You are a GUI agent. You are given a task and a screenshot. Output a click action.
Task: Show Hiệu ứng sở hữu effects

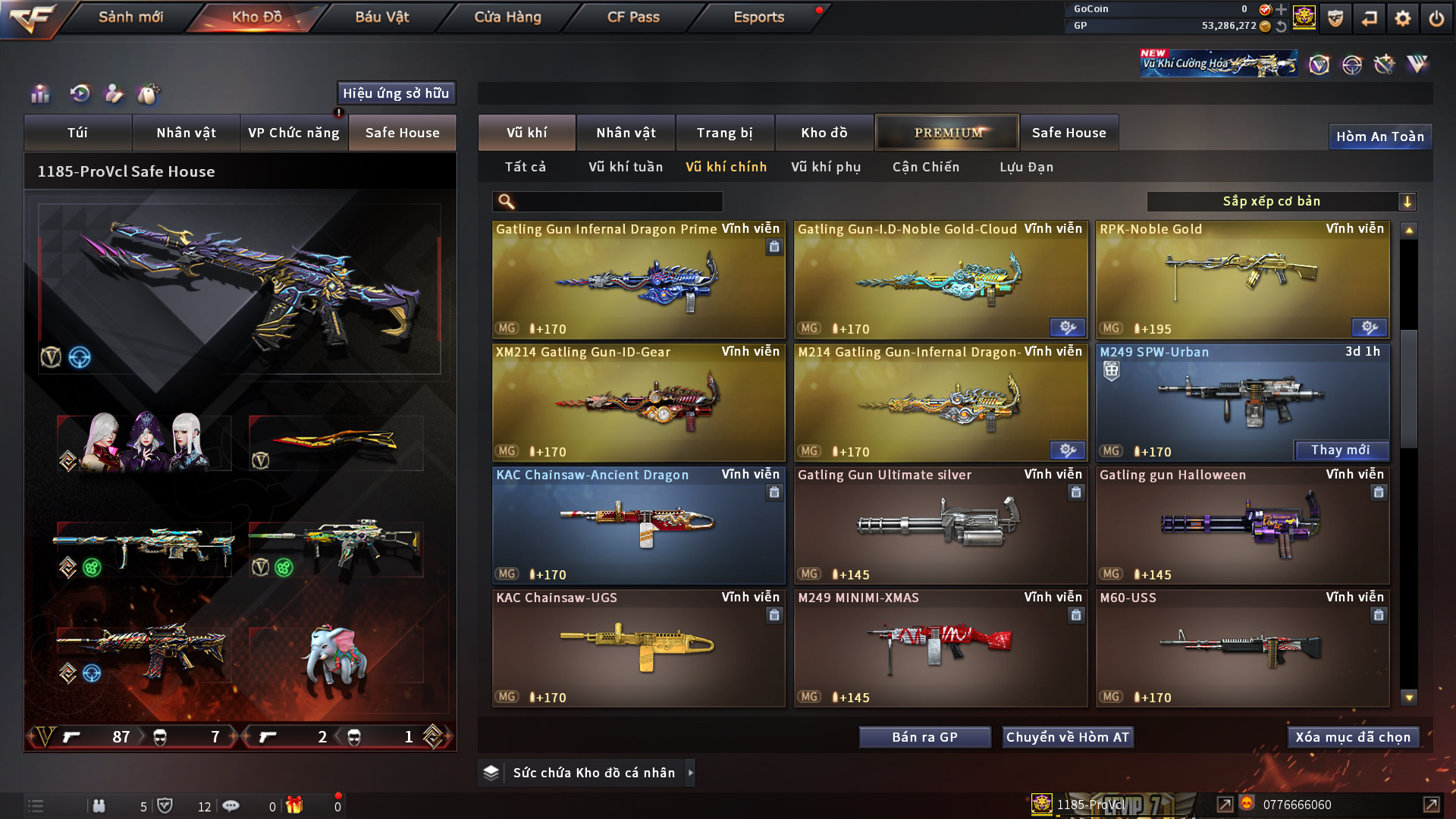tap(396, 93)
